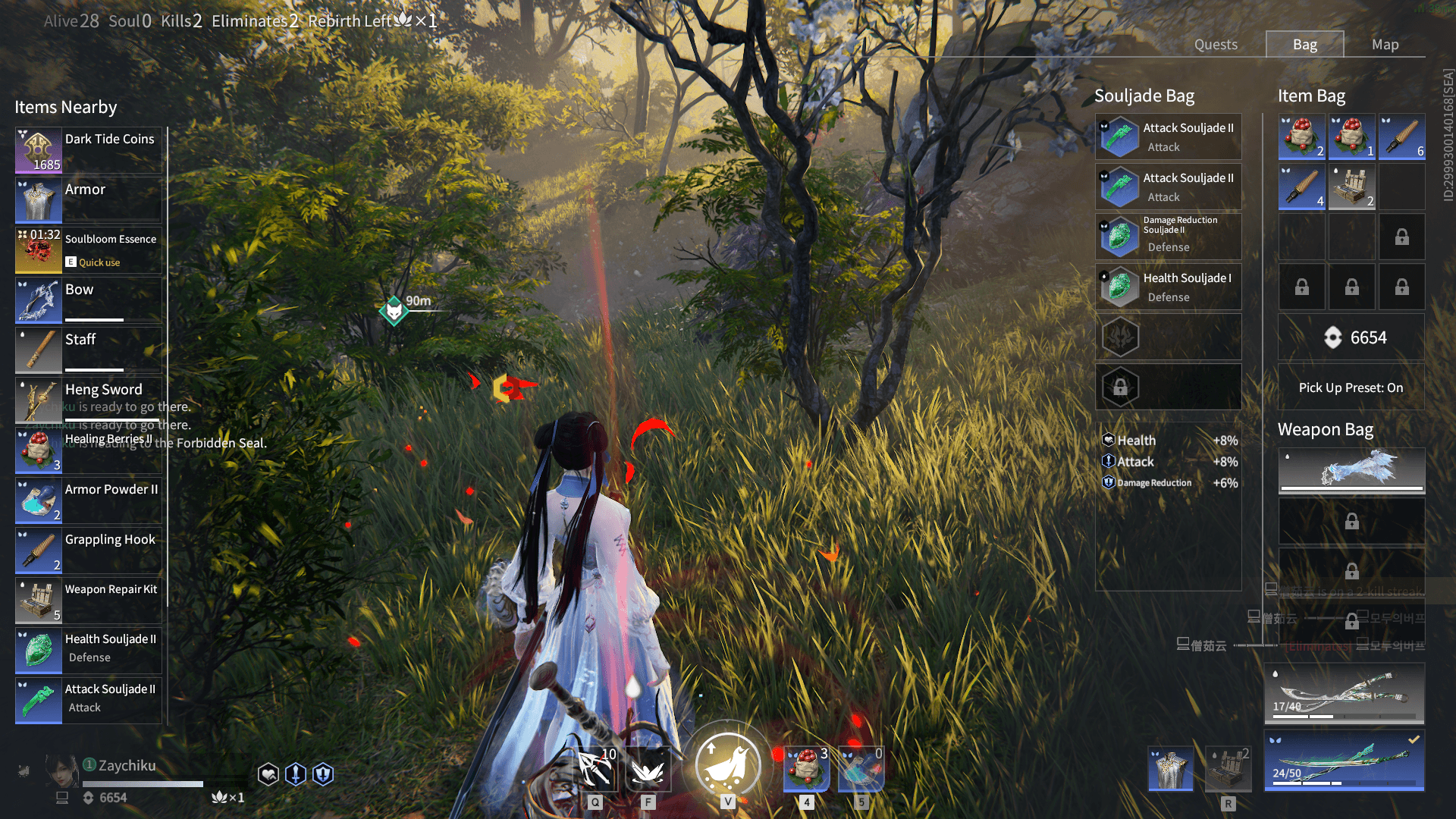Take the Weapon Repair Kit
This screenshot has width=1456, height=819.
[89, 601]
